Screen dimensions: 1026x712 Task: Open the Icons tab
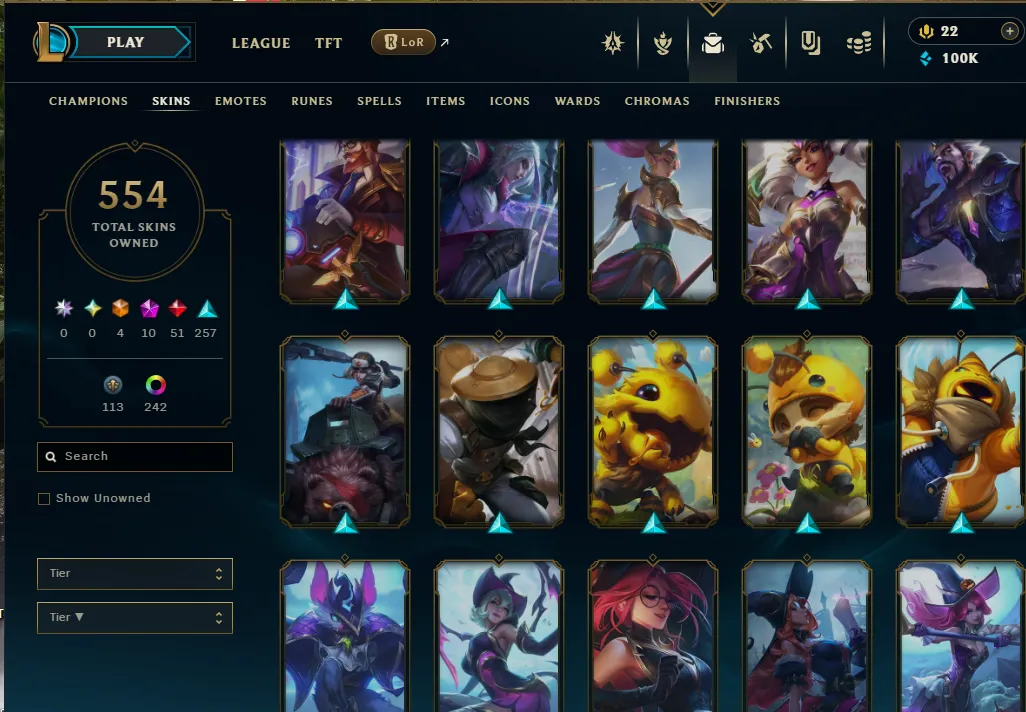[x=509, y=101]
